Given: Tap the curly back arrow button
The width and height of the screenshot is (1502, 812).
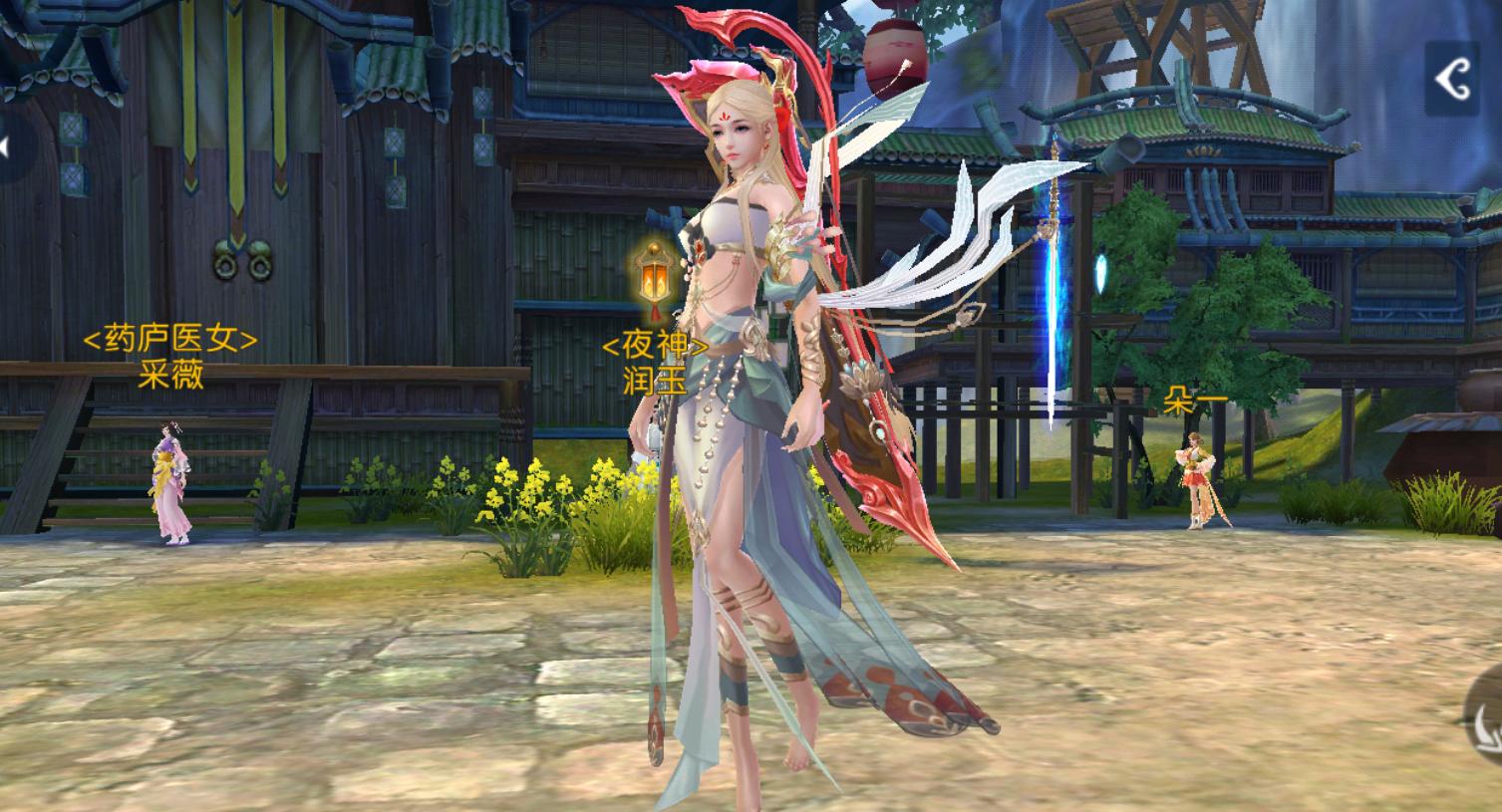Looking at the screenshot, I should [x=1453, y=78].
